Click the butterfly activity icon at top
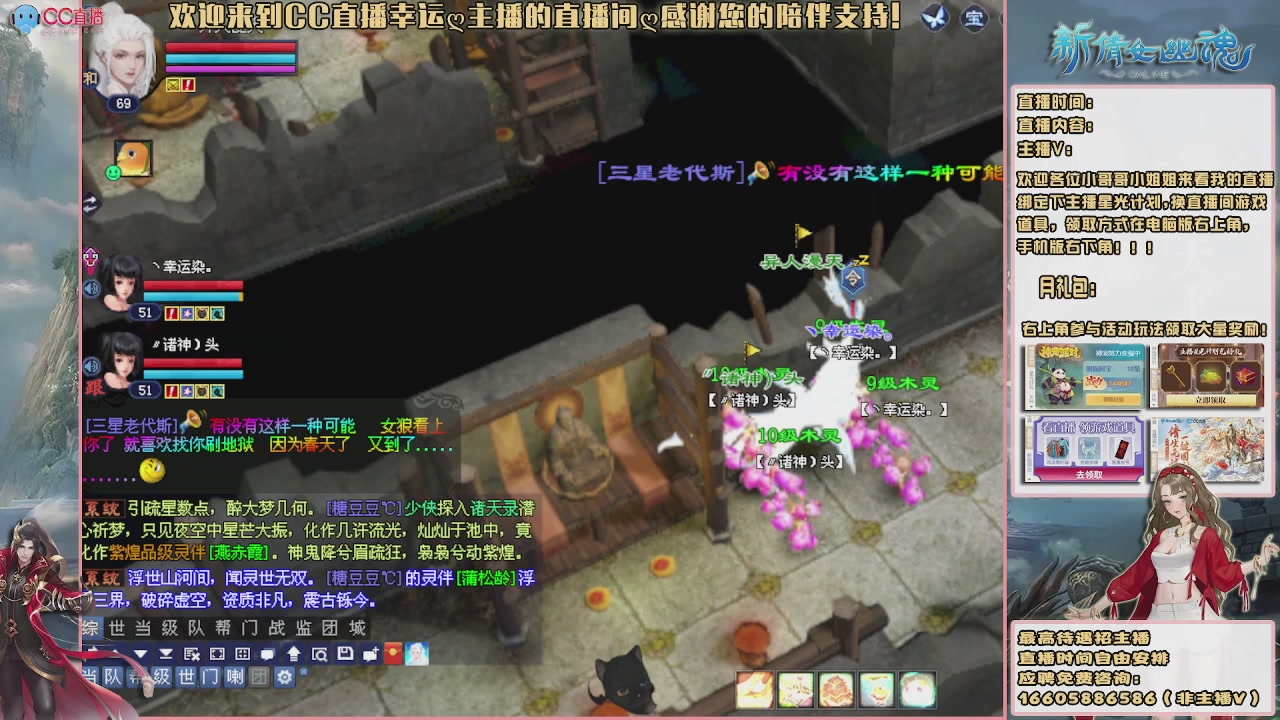 click(935, 18)
